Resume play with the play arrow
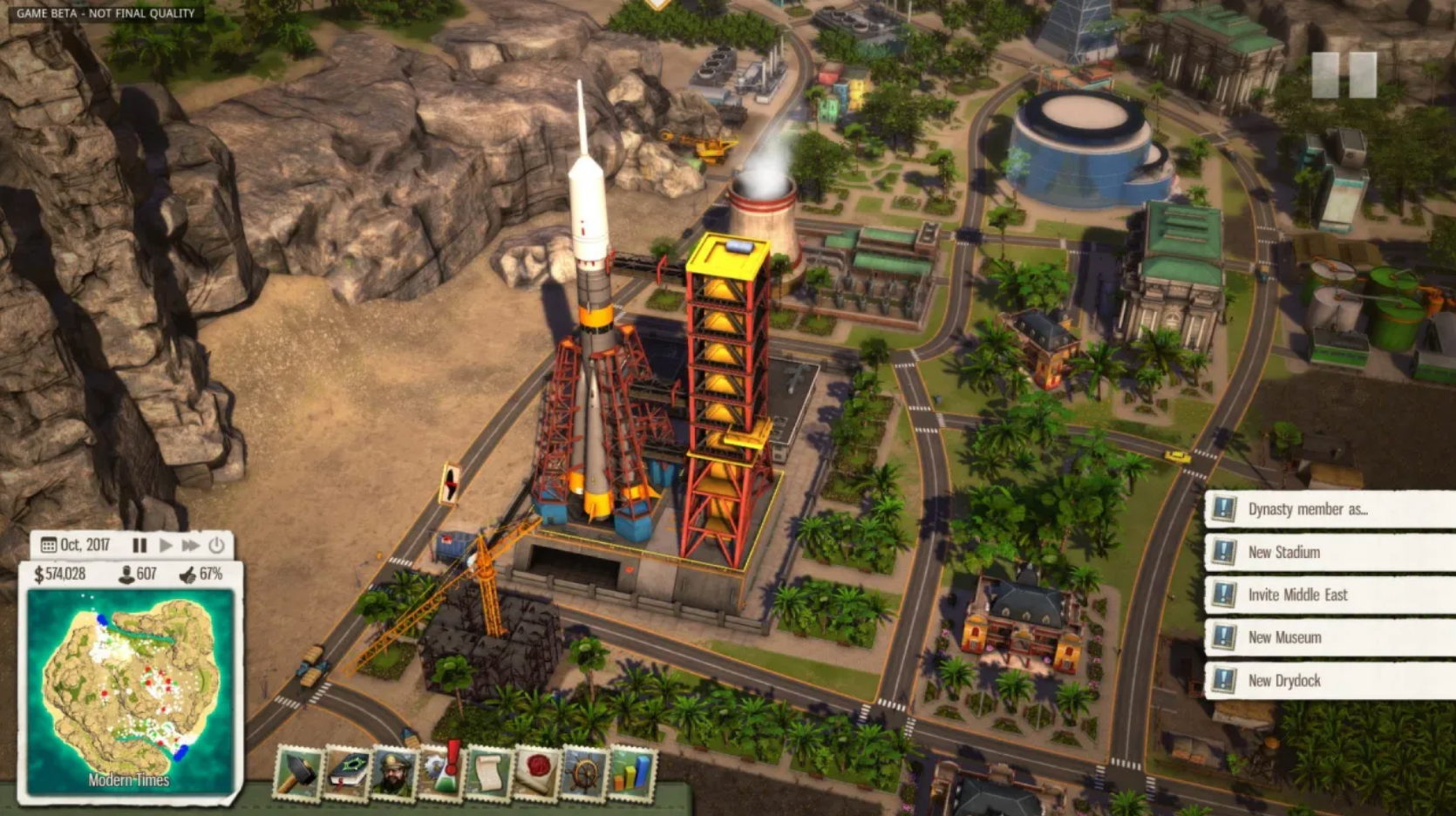This screenshot has width=1456, height=816. (166, 544)
